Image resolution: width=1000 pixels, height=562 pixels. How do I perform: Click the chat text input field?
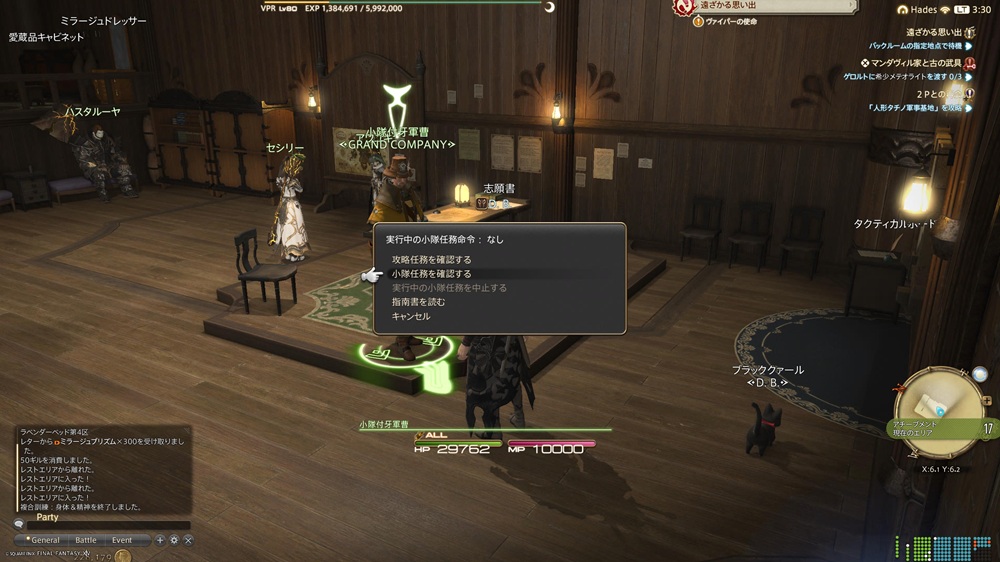pyautogui.click(x=108, y=525)
